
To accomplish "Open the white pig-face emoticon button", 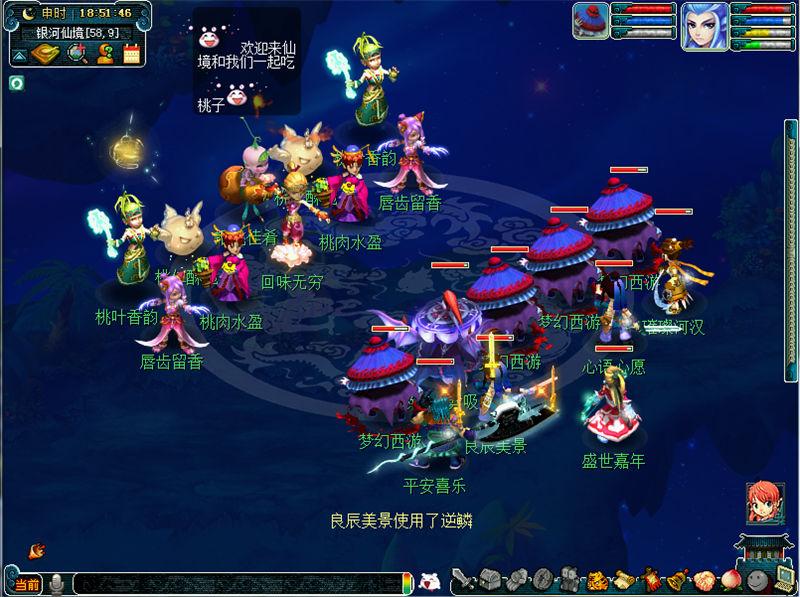I will pos(428,581).
